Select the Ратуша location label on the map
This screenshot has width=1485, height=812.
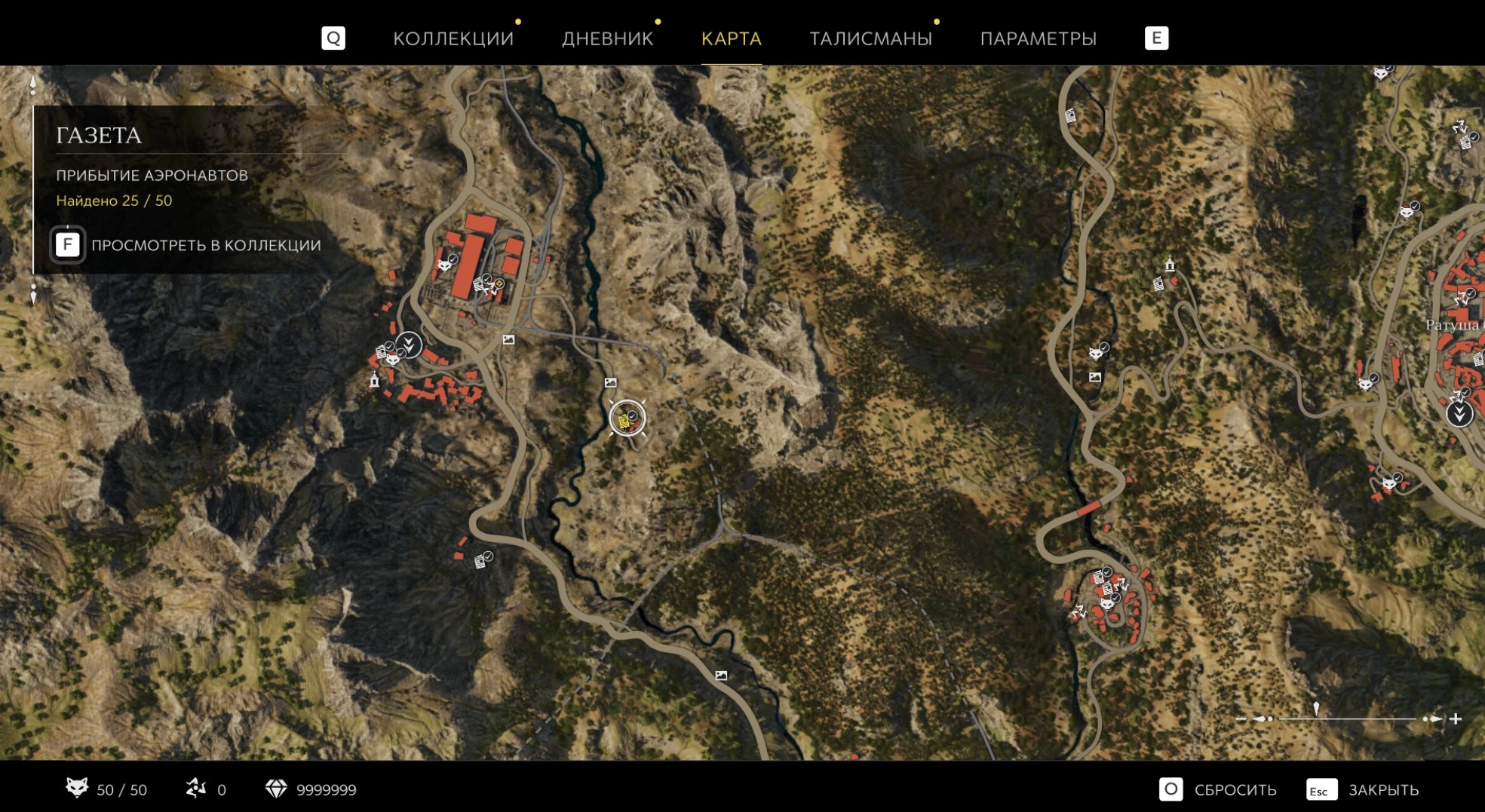click(1453, 325)
